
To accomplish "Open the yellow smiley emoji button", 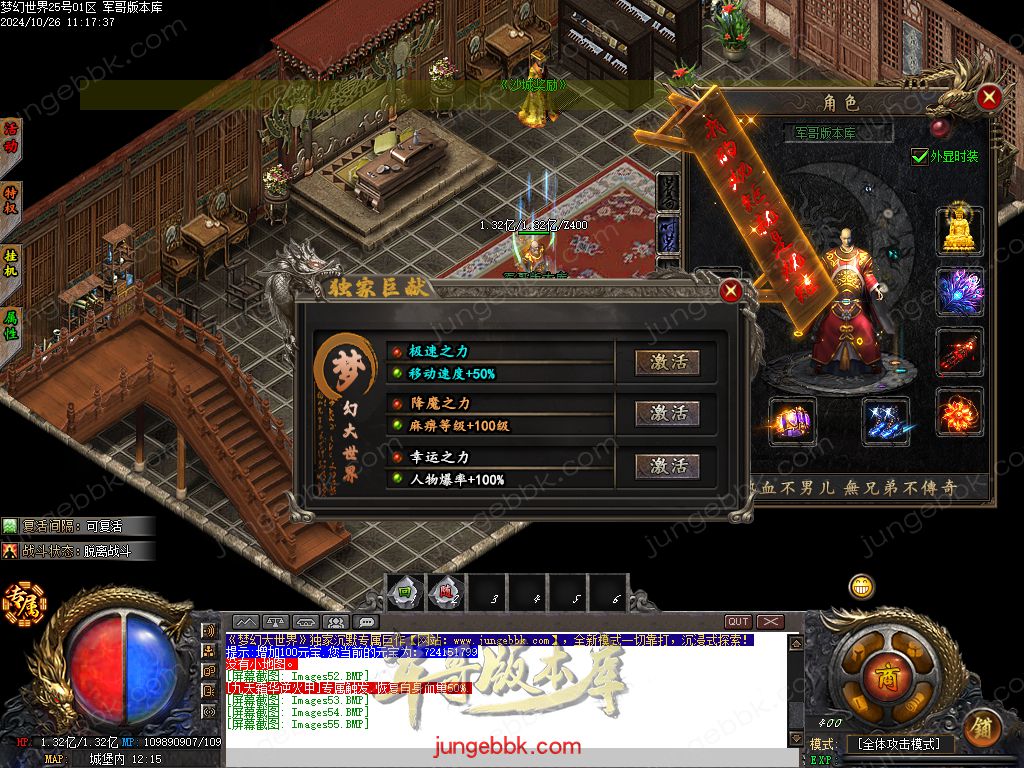I will [862, 587].
